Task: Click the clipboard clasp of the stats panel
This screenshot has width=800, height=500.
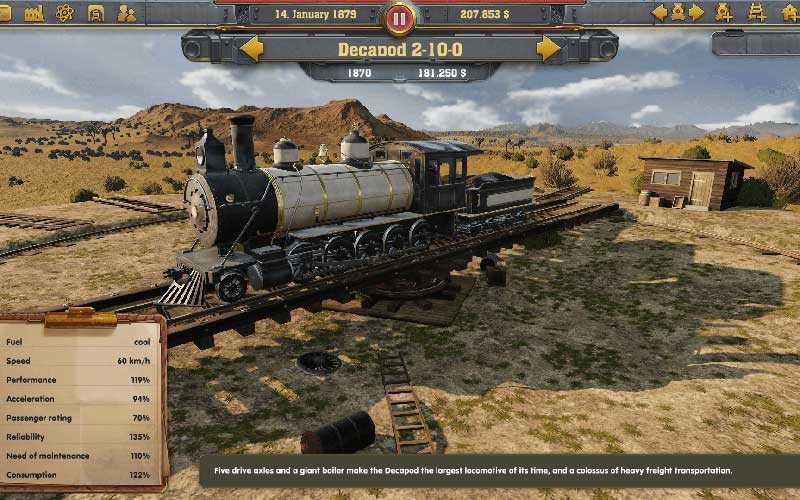Action: 81,317
